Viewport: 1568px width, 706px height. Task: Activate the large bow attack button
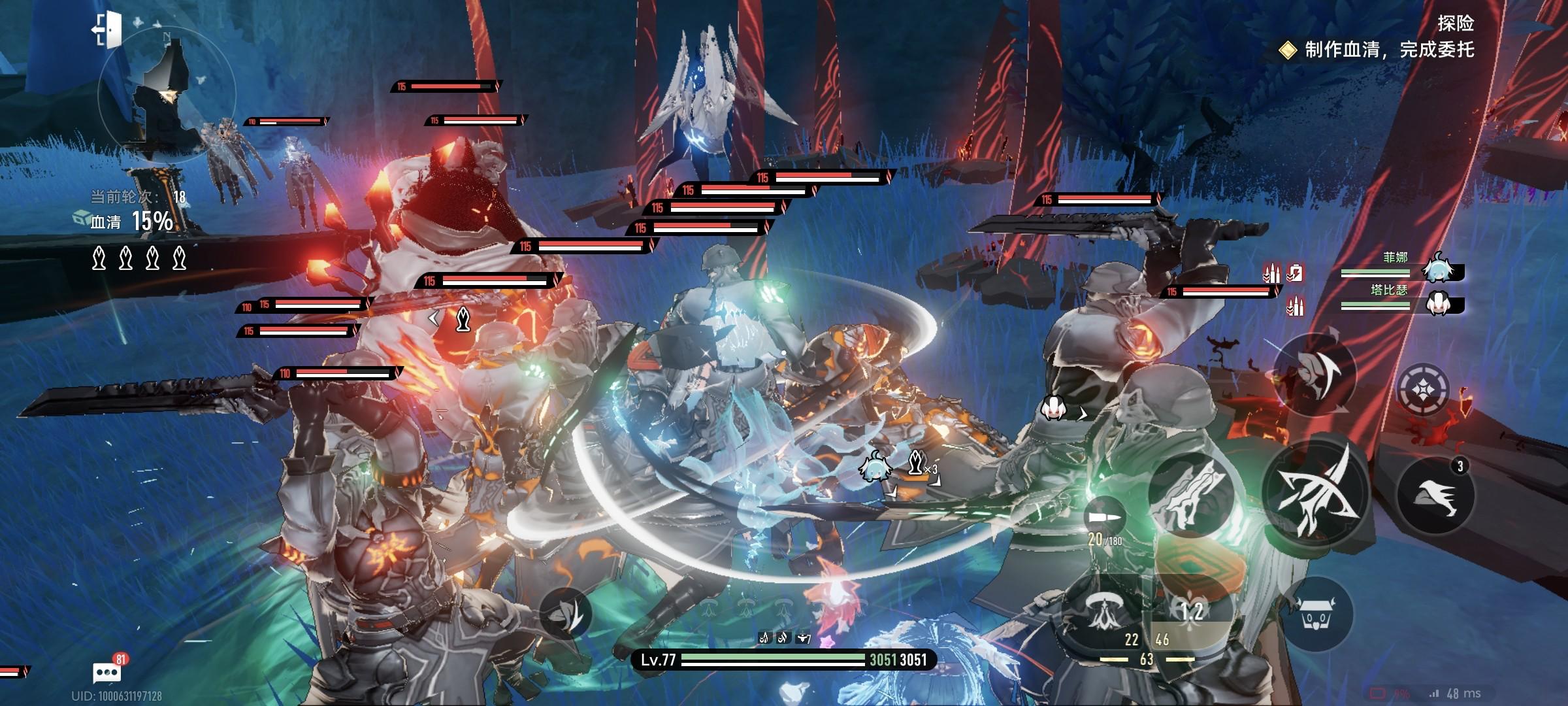(1315, 493)
